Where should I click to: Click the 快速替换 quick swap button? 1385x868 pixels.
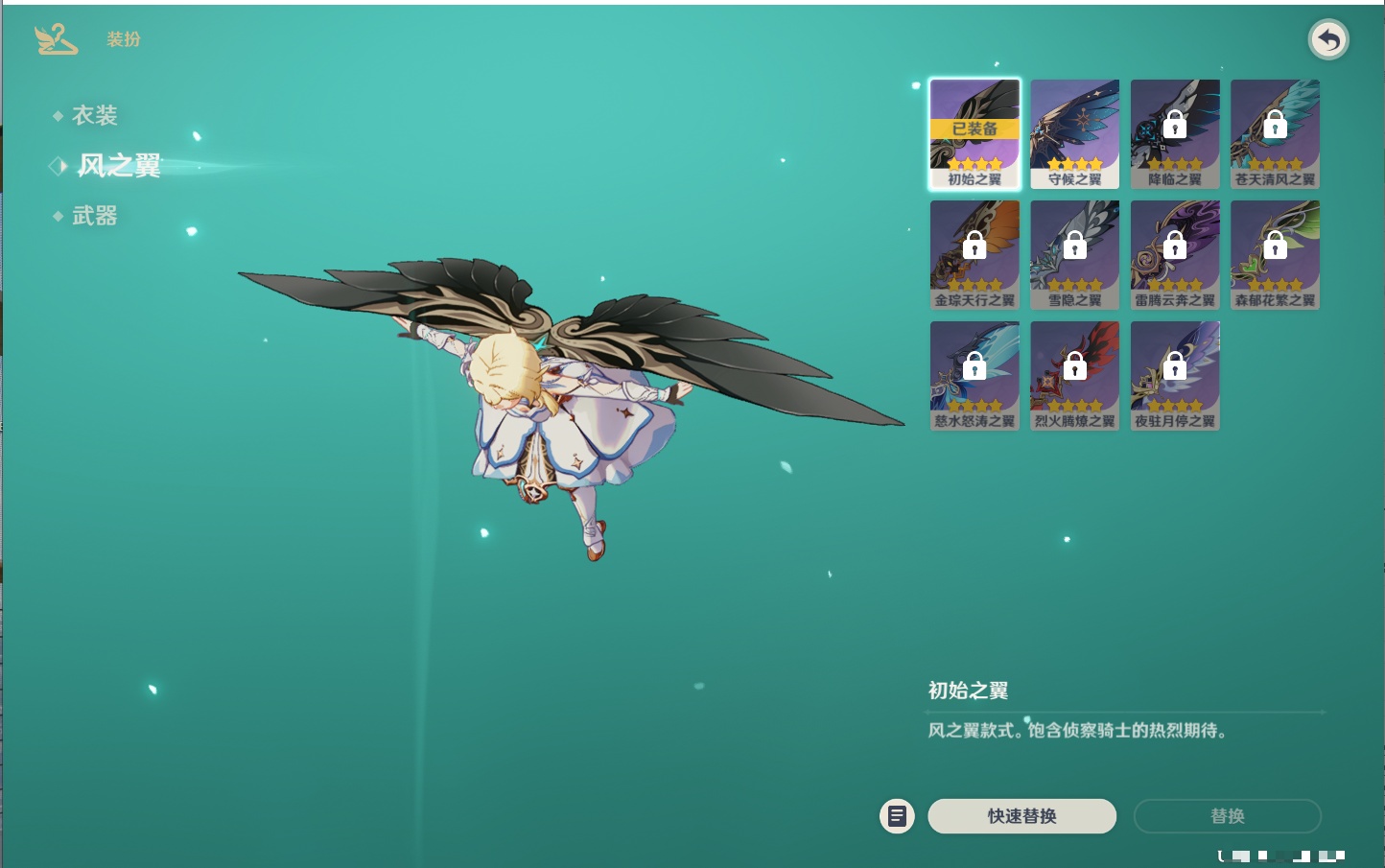[x=1021, y=816]
